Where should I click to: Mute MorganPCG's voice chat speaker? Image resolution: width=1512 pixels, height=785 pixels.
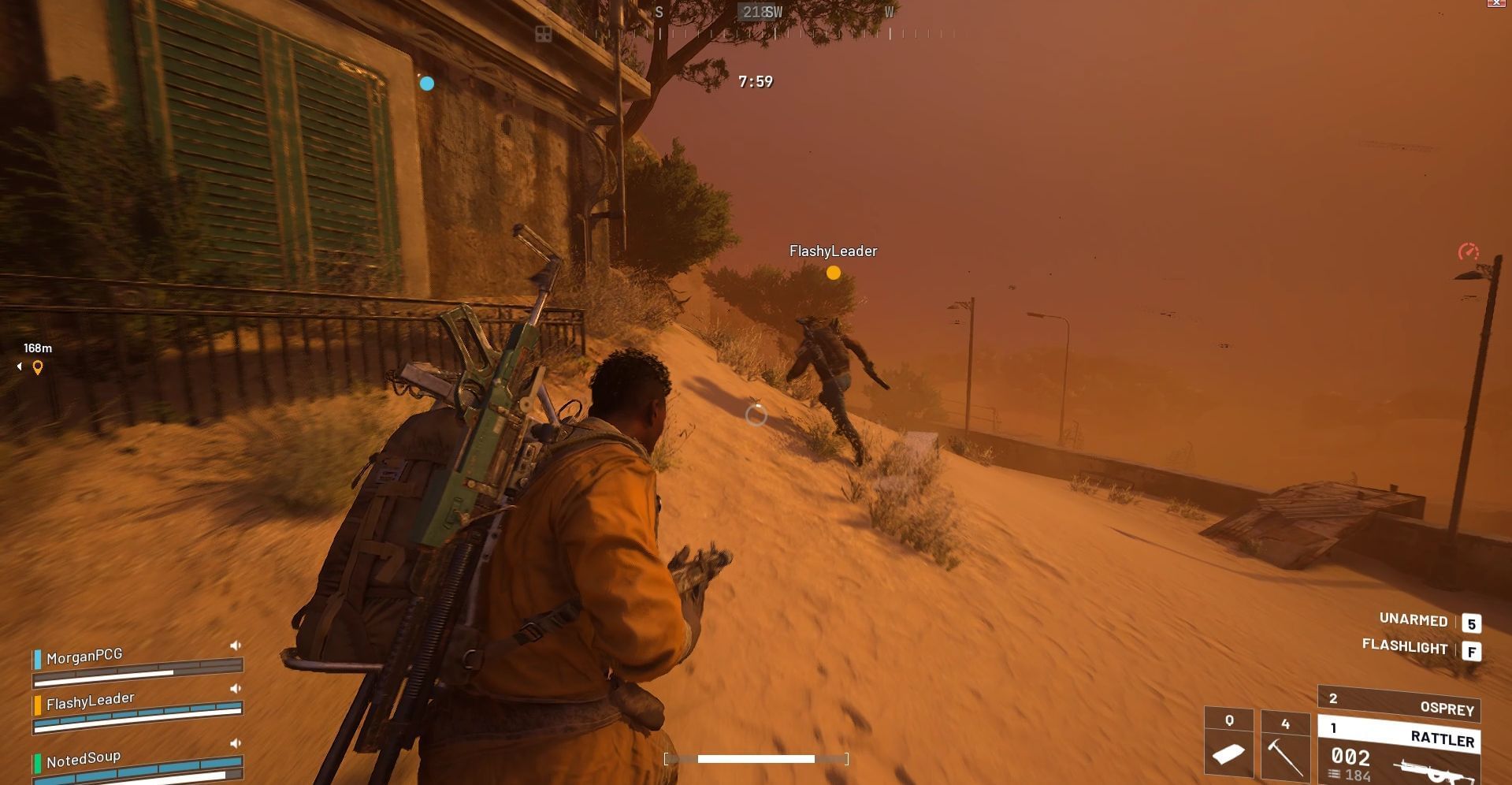click(x=233, y=644)
